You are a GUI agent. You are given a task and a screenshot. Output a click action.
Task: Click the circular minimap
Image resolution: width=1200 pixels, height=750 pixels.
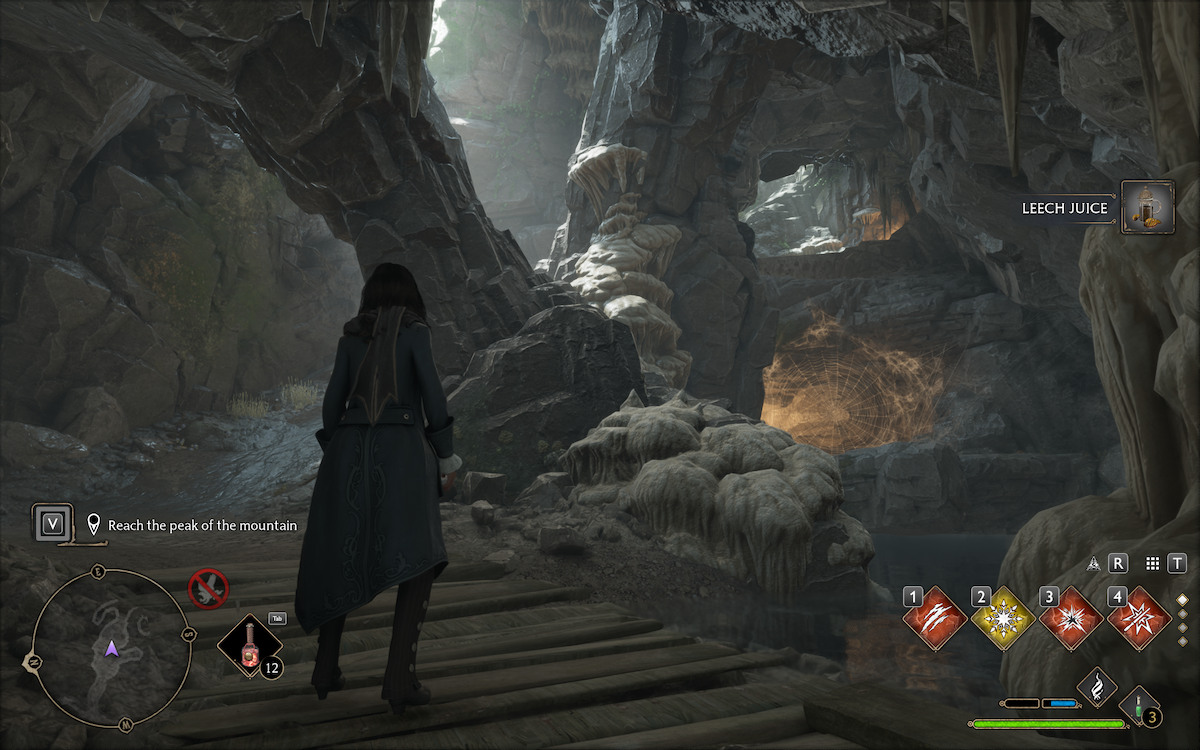[x=112, y=649]
